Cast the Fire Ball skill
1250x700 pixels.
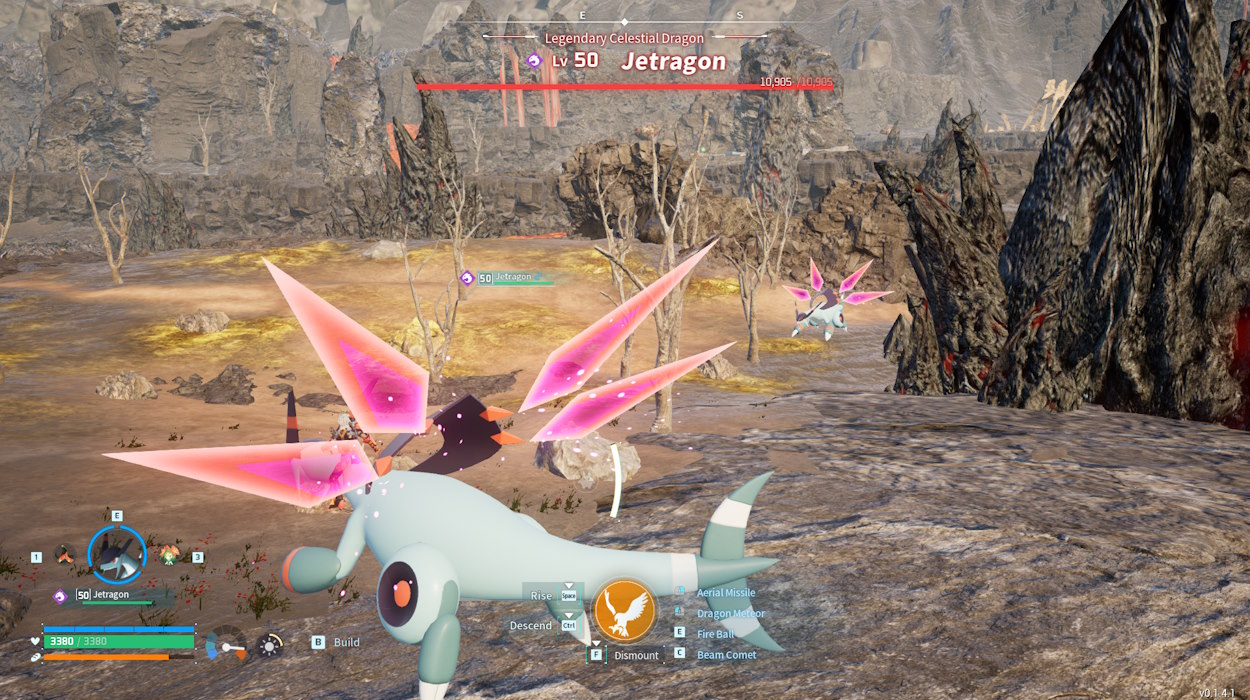click(x=715, y=634)
